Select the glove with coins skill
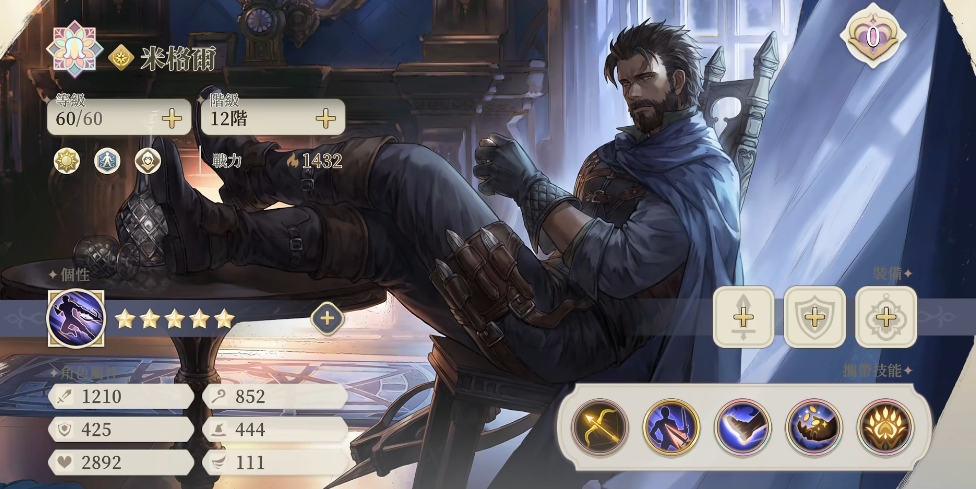The image size is (976, 489). click(x=814, y=427)
